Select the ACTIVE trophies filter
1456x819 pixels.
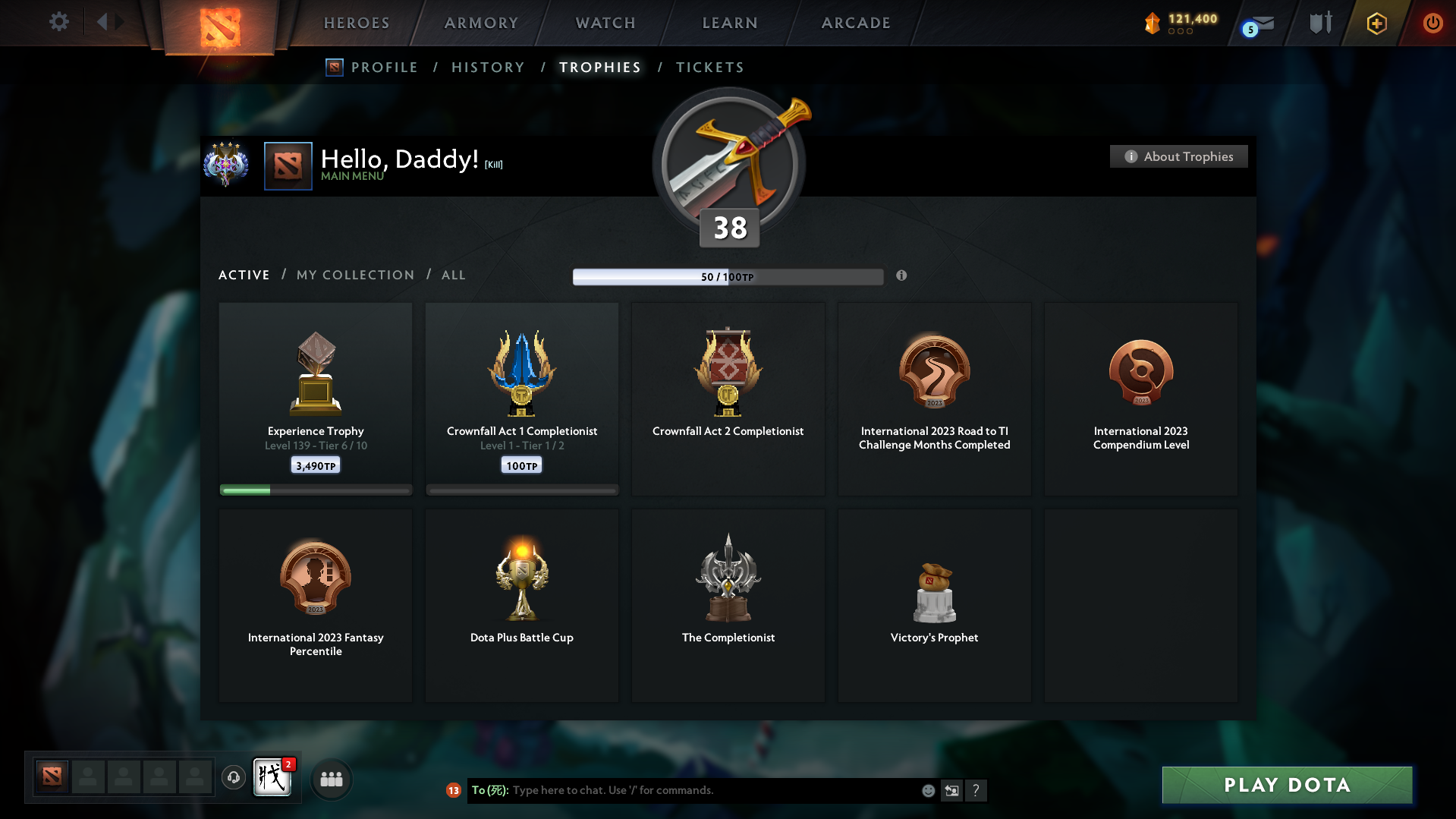click(x=244, y=275)
